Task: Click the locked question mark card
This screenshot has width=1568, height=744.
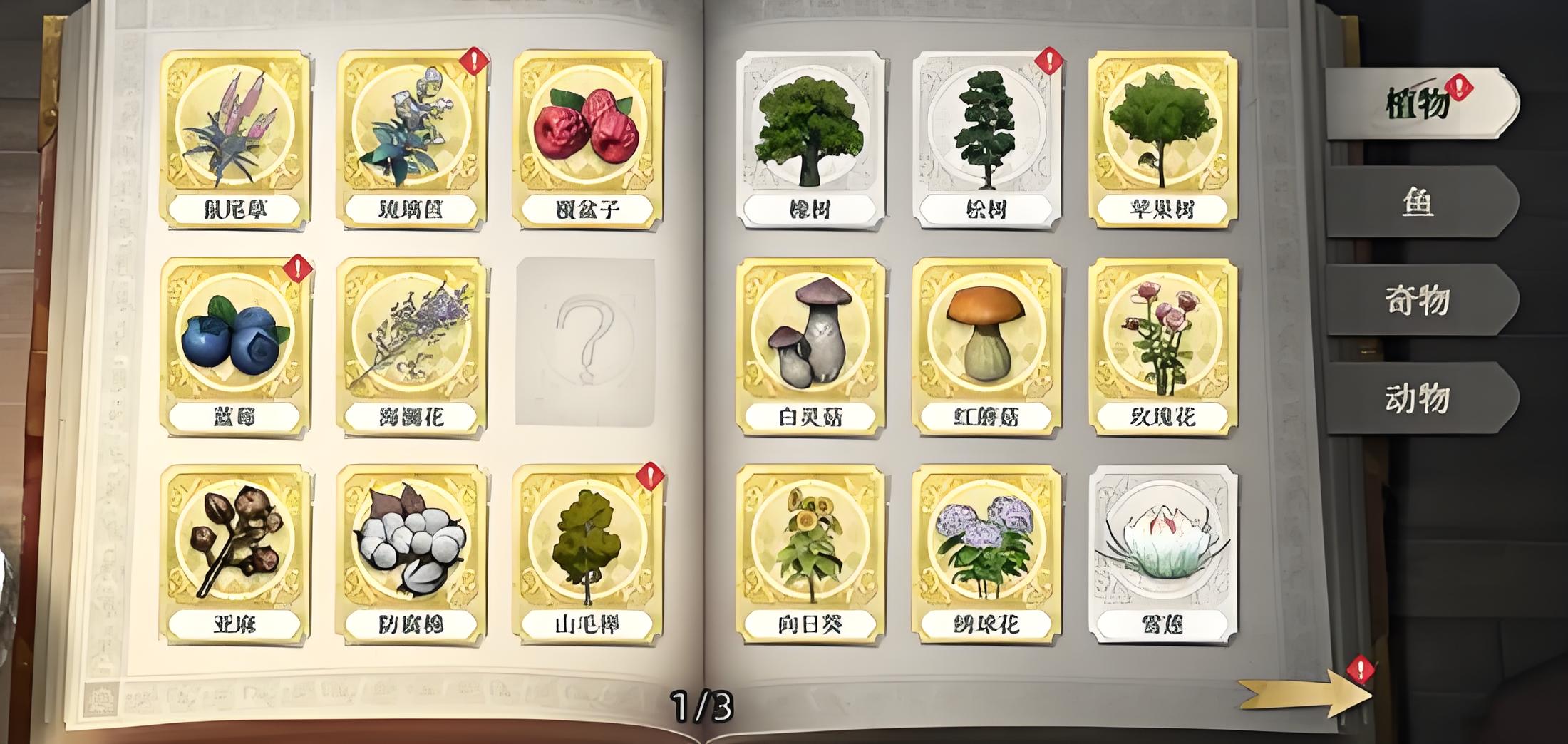Action: tap(586, 342)
